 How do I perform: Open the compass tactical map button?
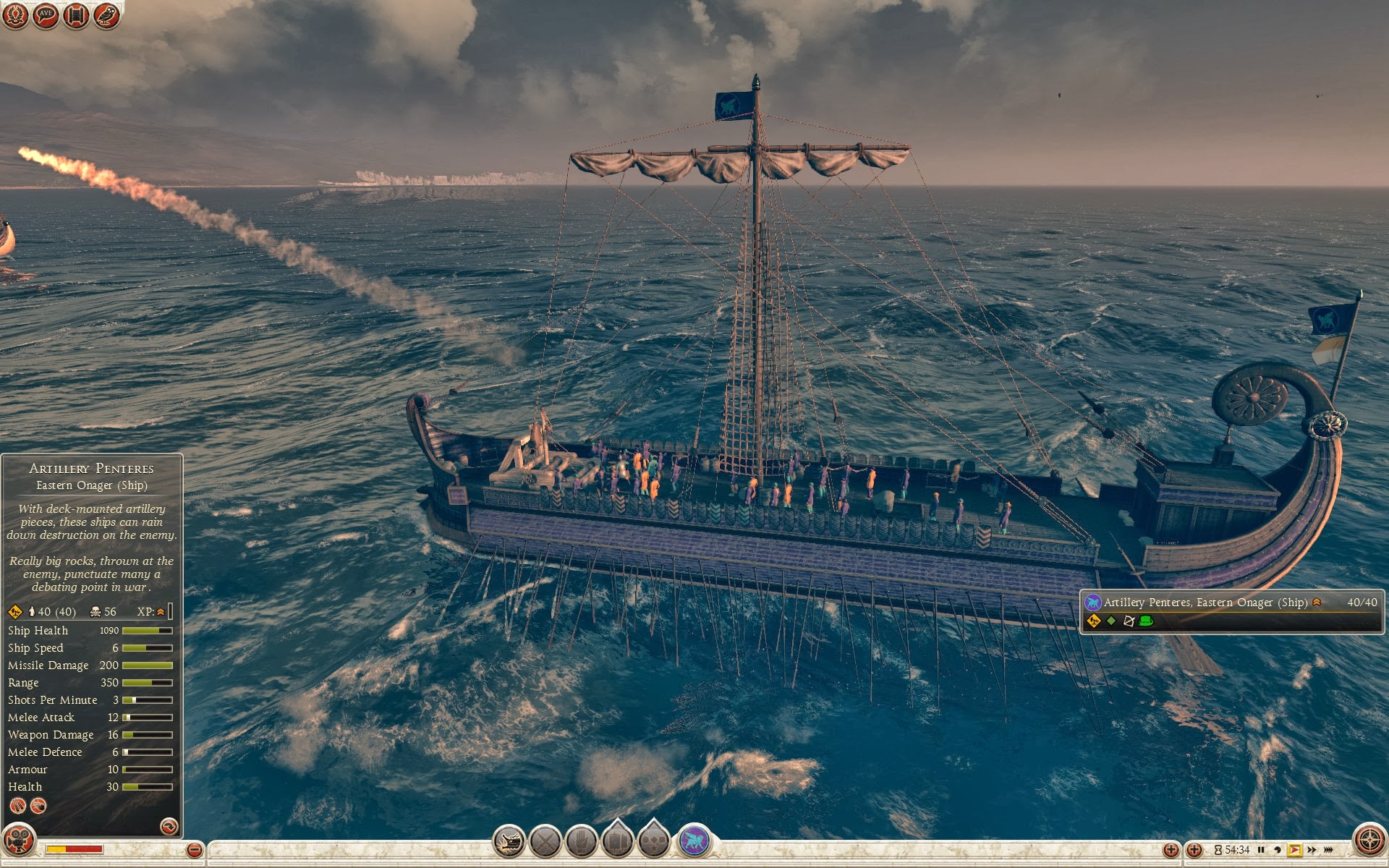pos(1369,841)
